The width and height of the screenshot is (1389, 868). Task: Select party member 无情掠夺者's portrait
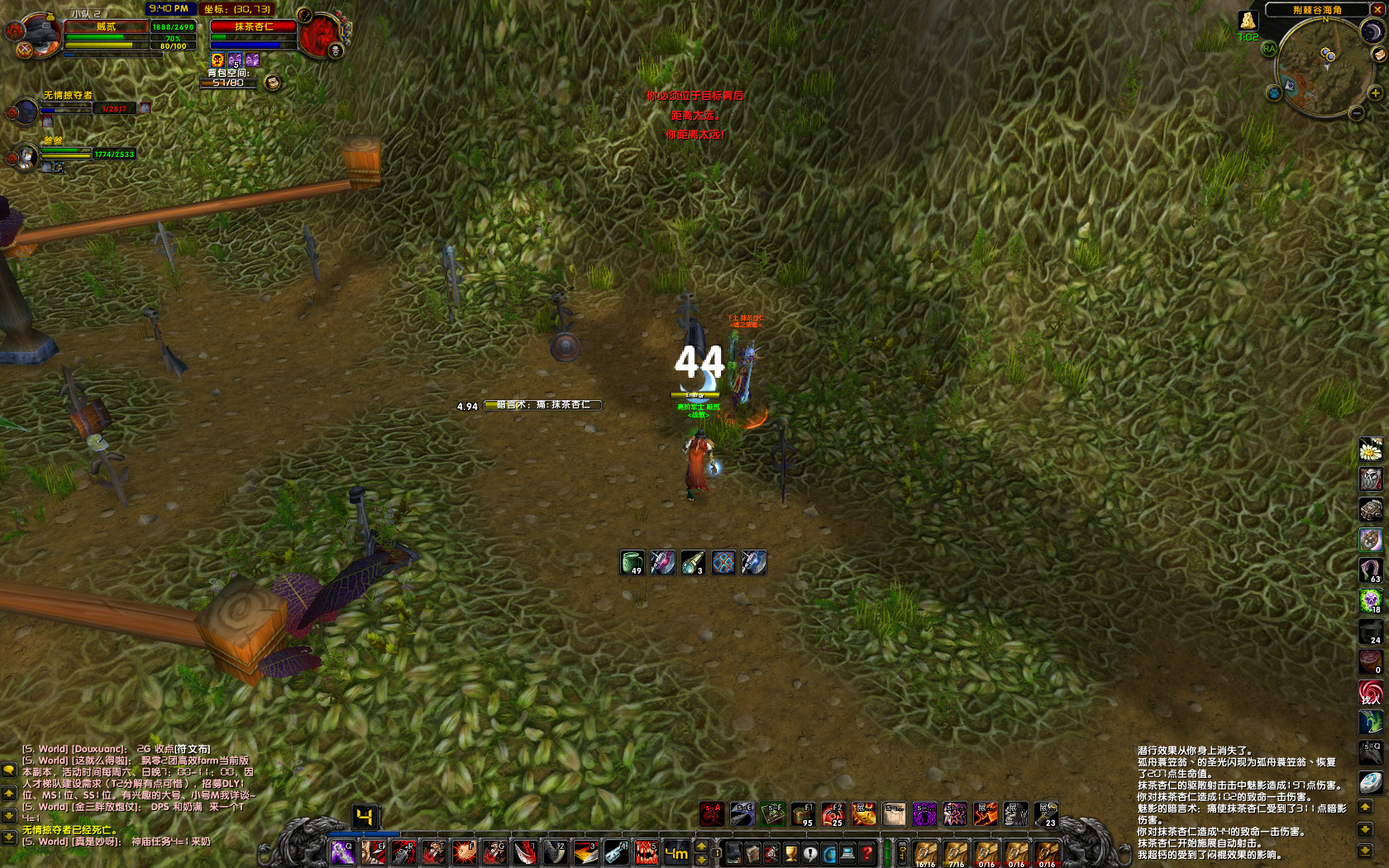pos(25,111)
